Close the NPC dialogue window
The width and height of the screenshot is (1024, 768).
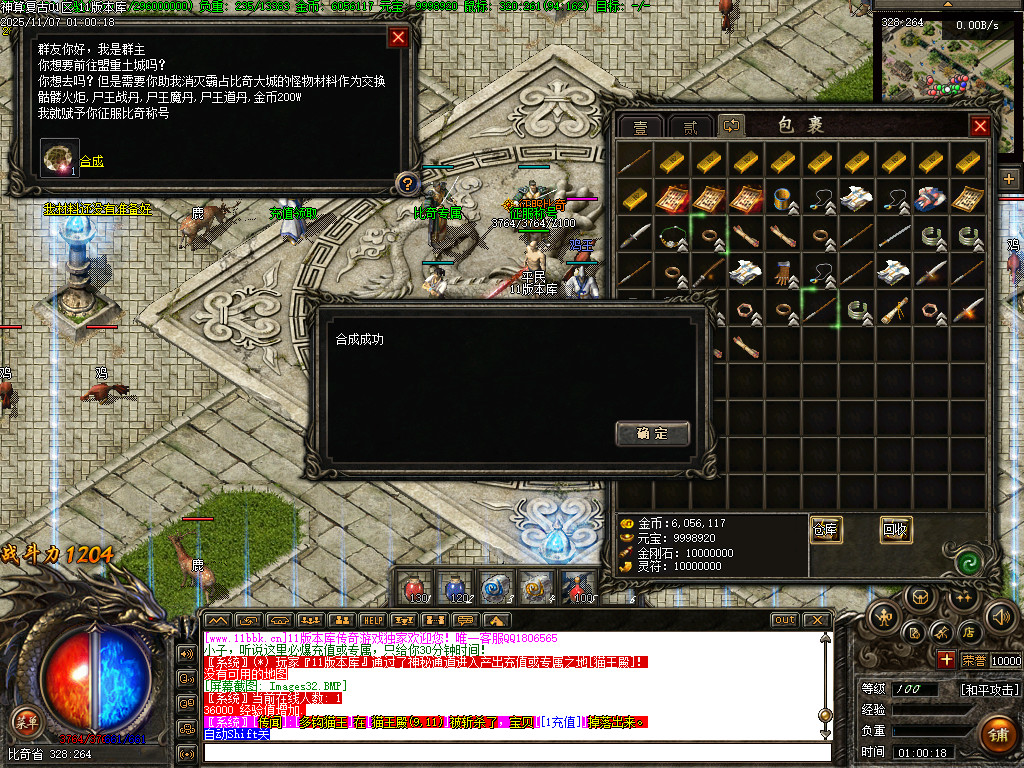[x=398, y=38]
